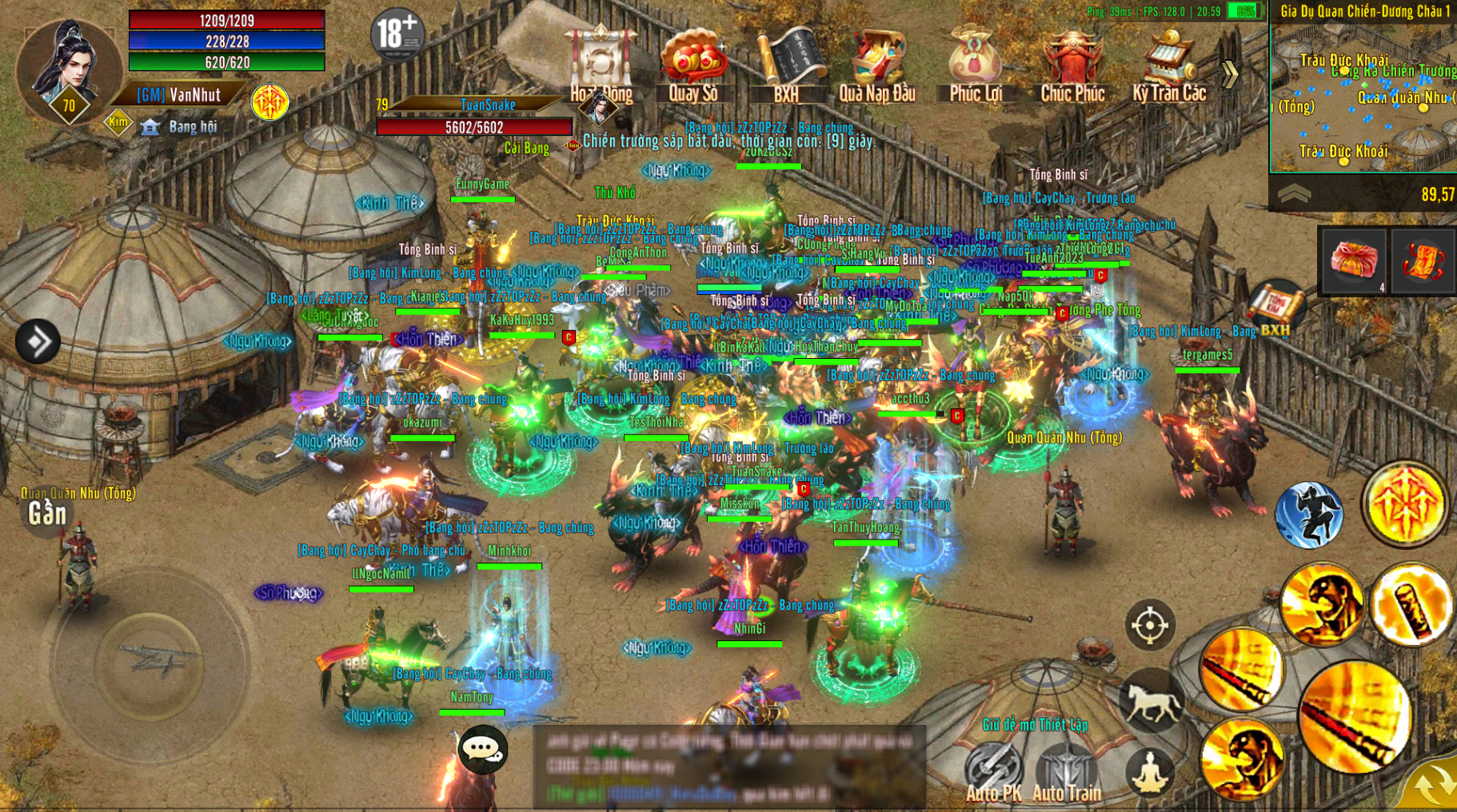Activate the blue jumping figure skill
This screenshot has height=812, width=1457.
coord(1309,515)
